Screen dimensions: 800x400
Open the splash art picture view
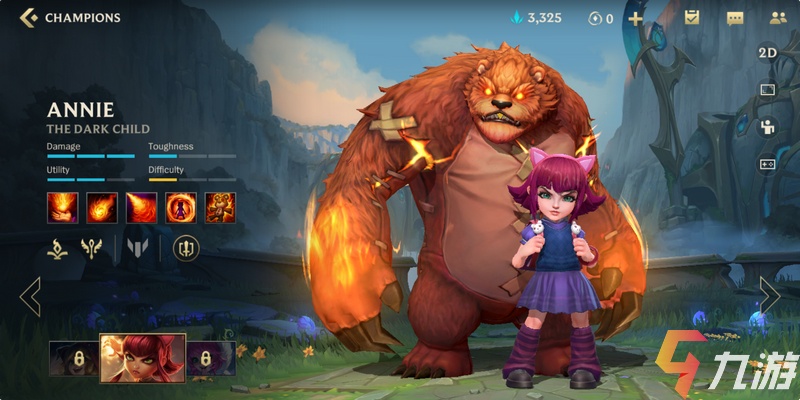[767, 90]
